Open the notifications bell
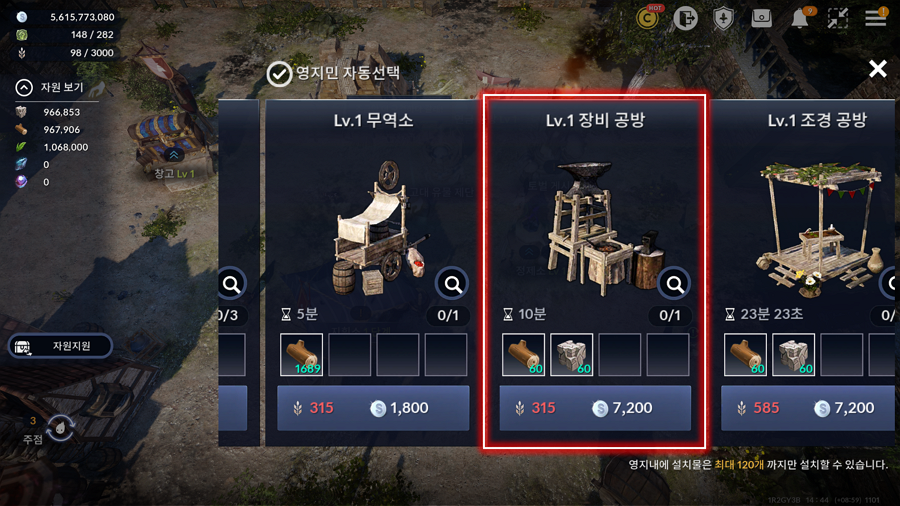 click(801, 18)
